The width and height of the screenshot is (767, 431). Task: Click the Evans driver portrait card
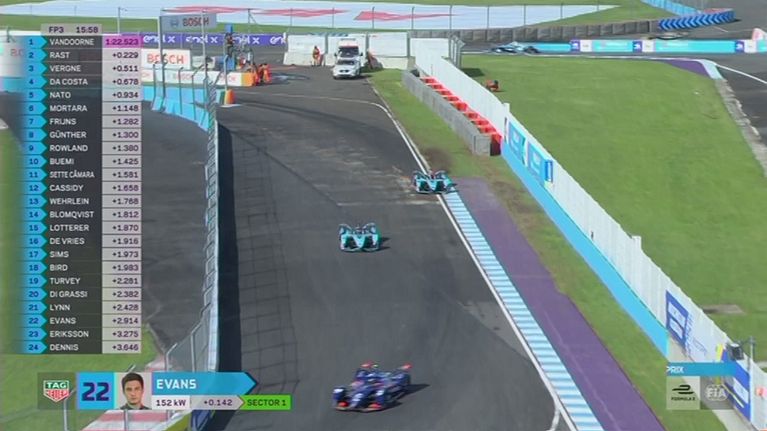coord(133,391)
